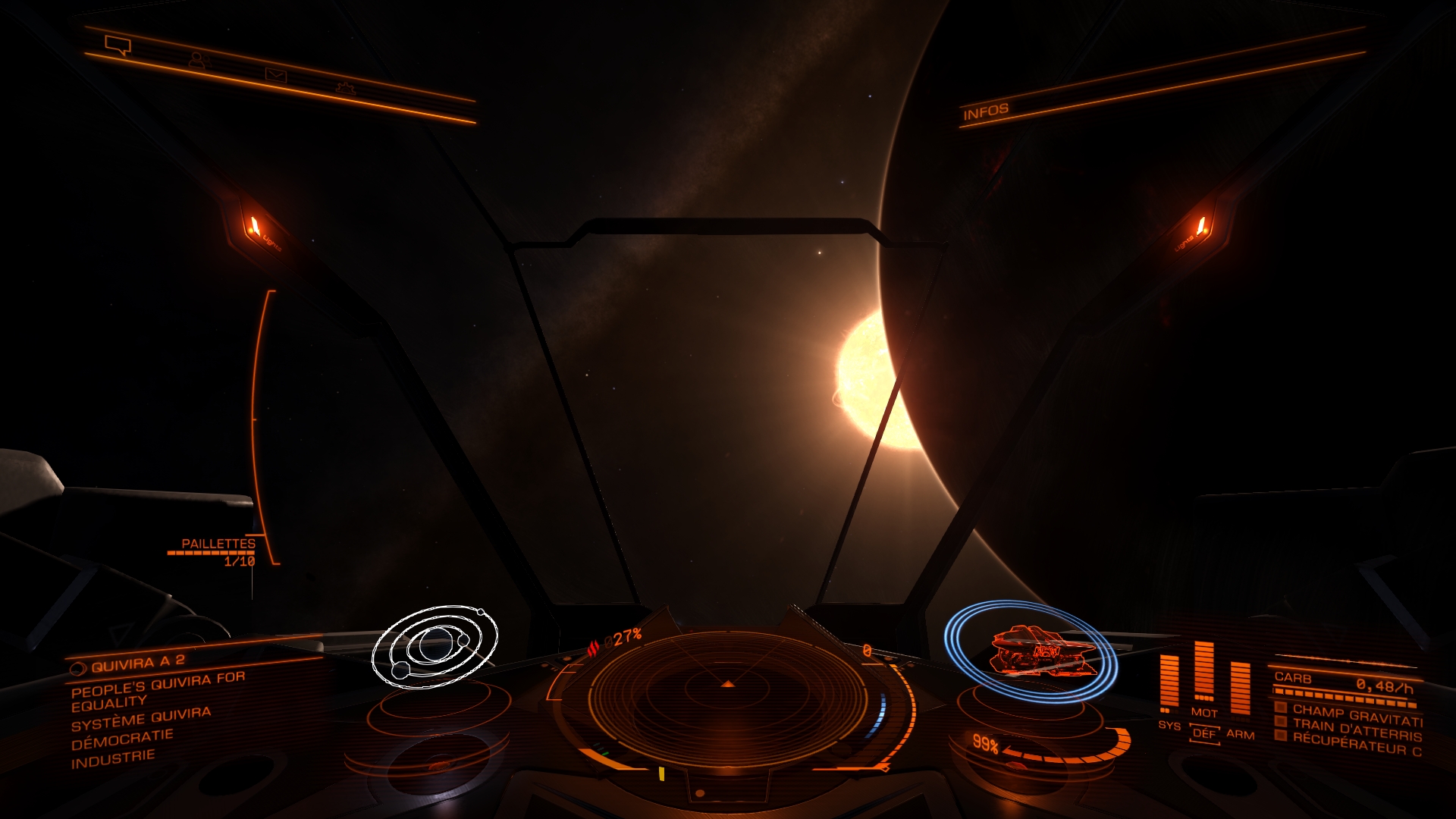Select the ship hologram with blue shields

tap(1031, 651)
